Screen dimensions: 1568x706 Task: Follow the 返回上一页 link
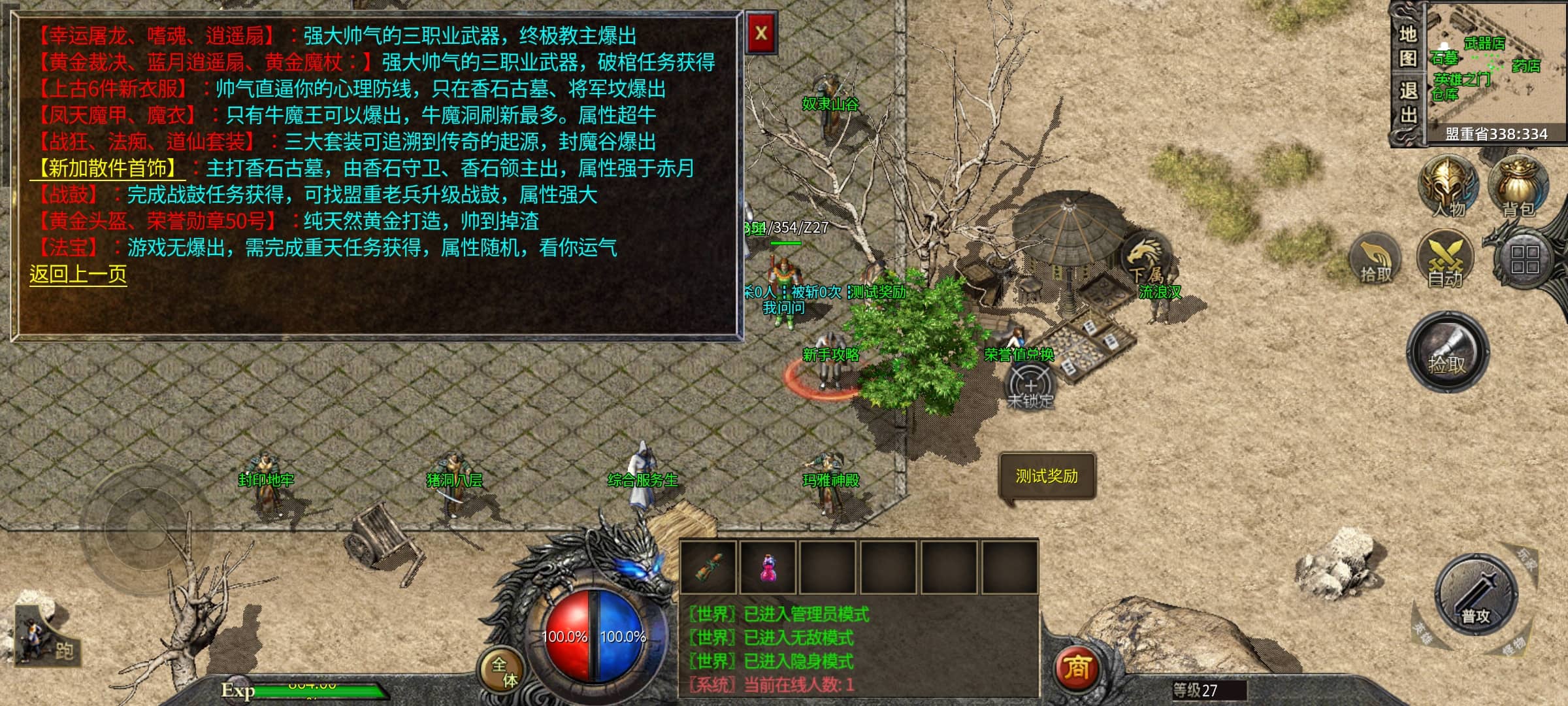[x=78, y=274]
